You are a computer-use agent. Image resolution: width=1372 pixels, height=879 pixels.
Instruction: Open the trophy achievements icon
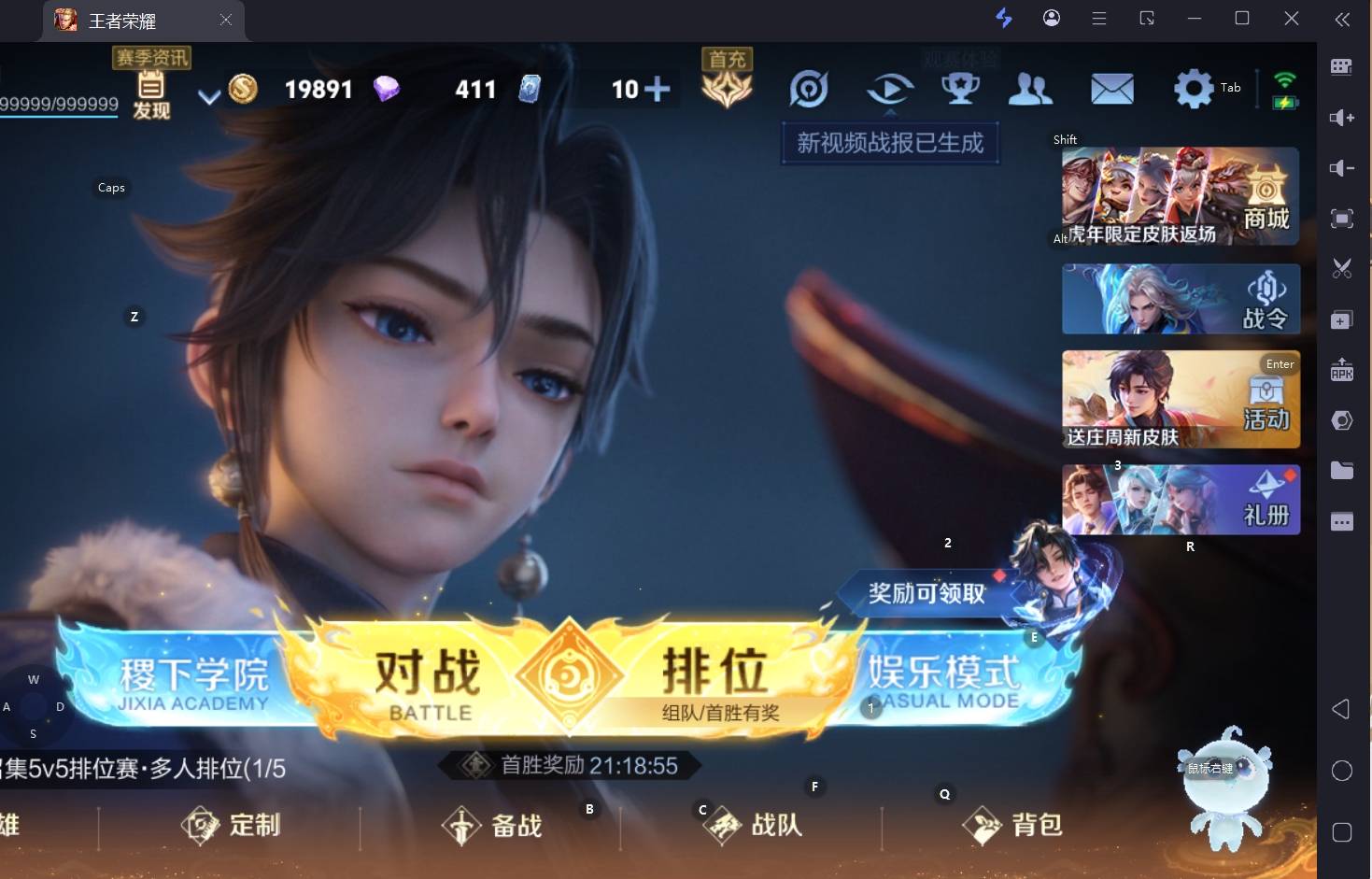(959, 90)
